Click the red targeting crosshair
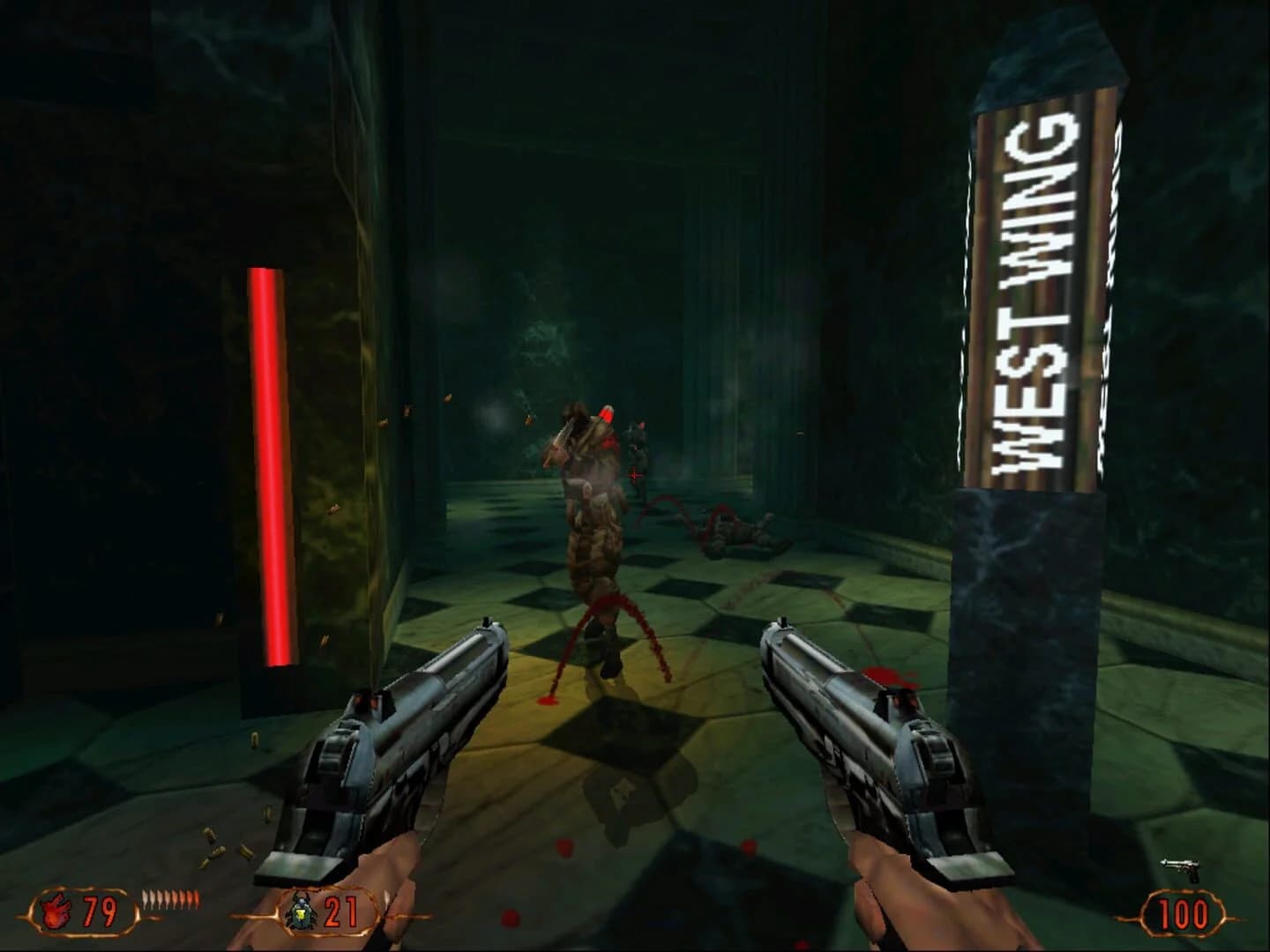Image resolution: width=1270 pixels, height=952 pixels. click(x=633, y=474)
